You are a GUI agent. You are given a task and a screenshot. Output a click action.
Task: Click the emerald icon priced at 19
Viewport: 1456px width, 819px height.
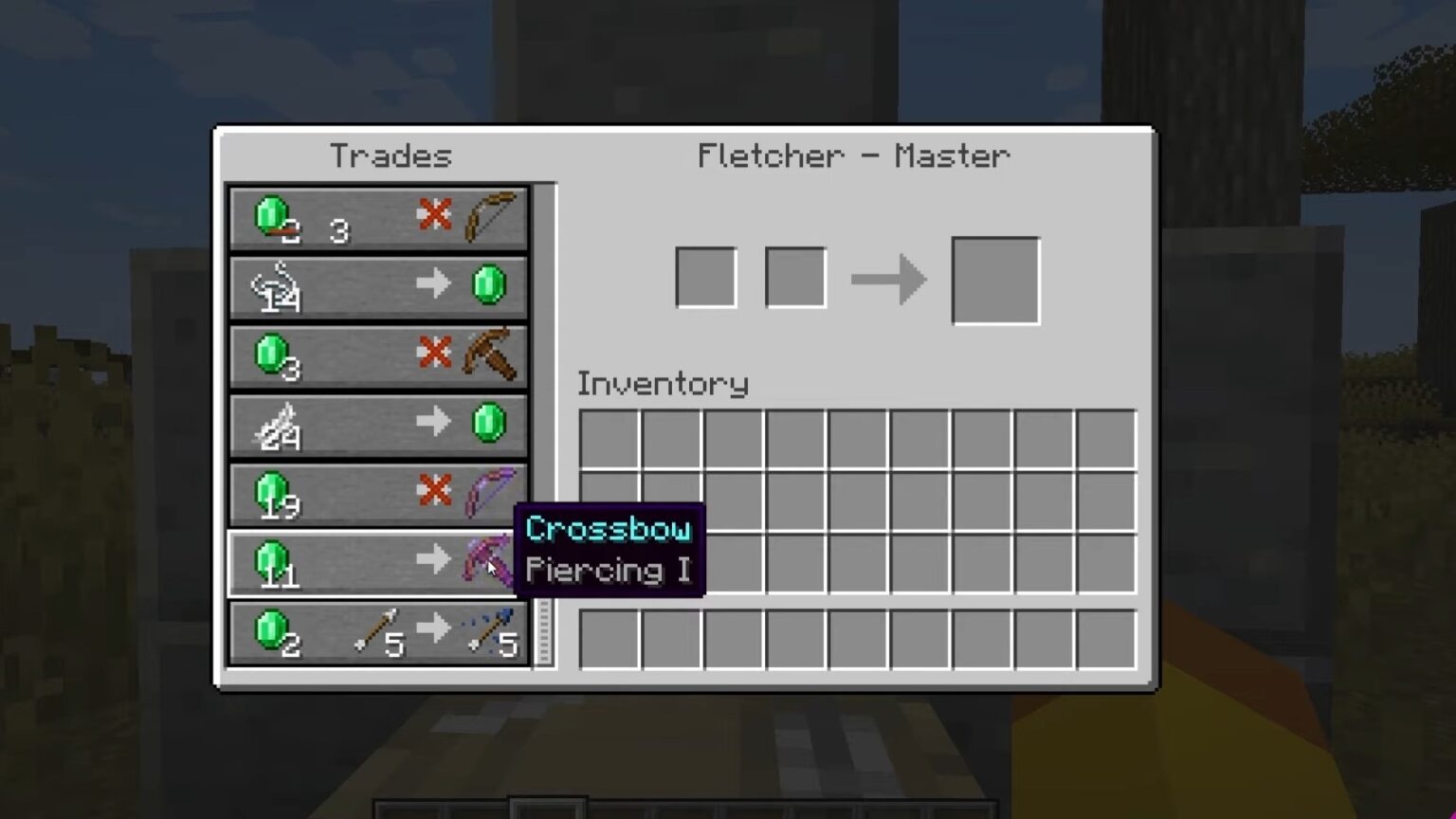coord(270,492)
